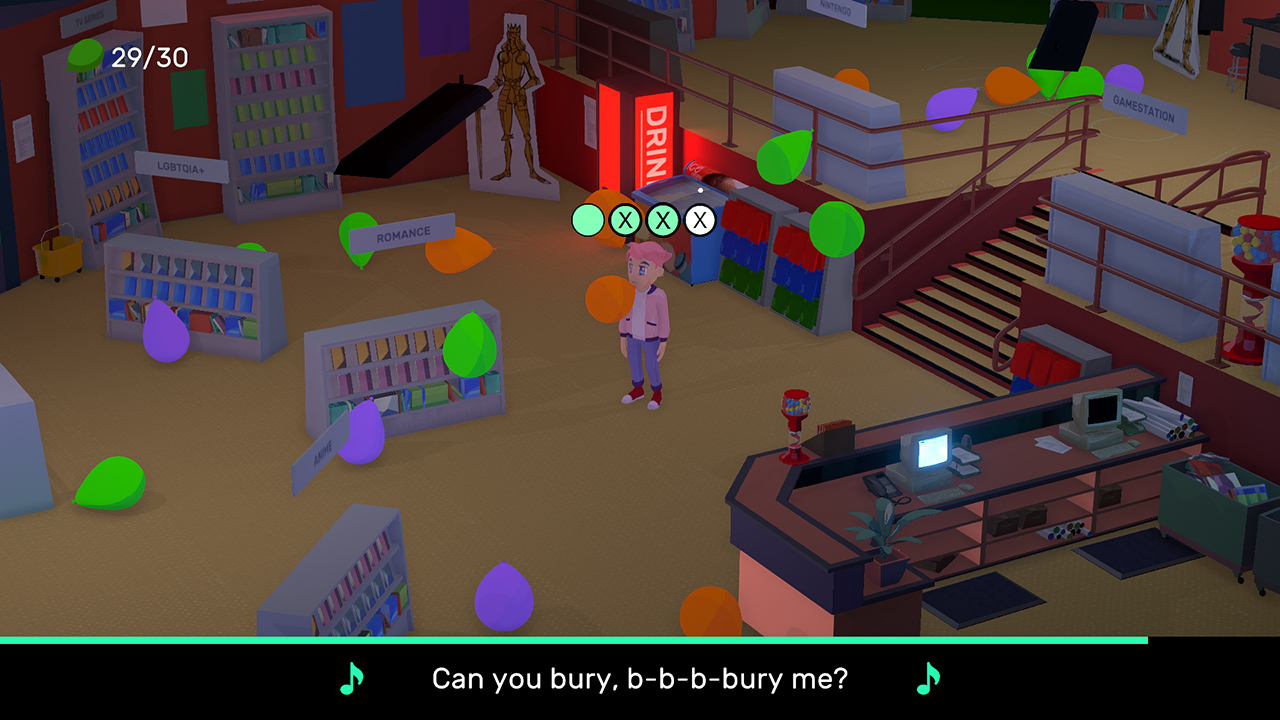
Task: Click the GAMESTATION sign upstairs
Action: pyautogui.click(x=1142, y=109)
